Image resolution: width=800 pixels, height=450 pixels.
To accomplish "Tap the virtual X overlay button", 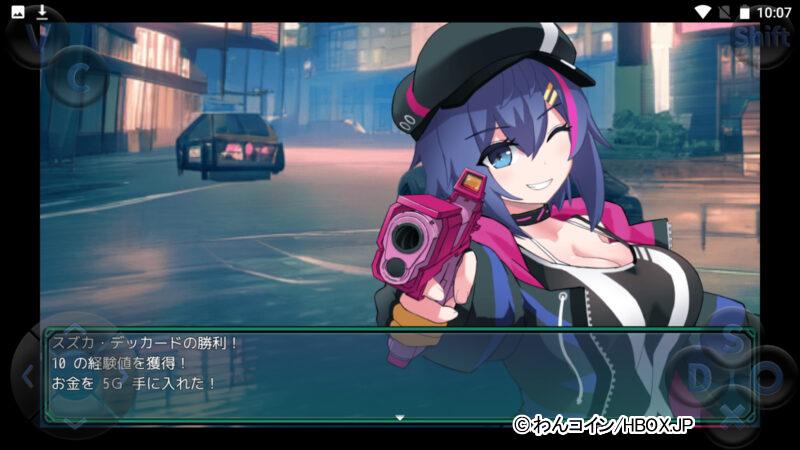I will [733, 412].
